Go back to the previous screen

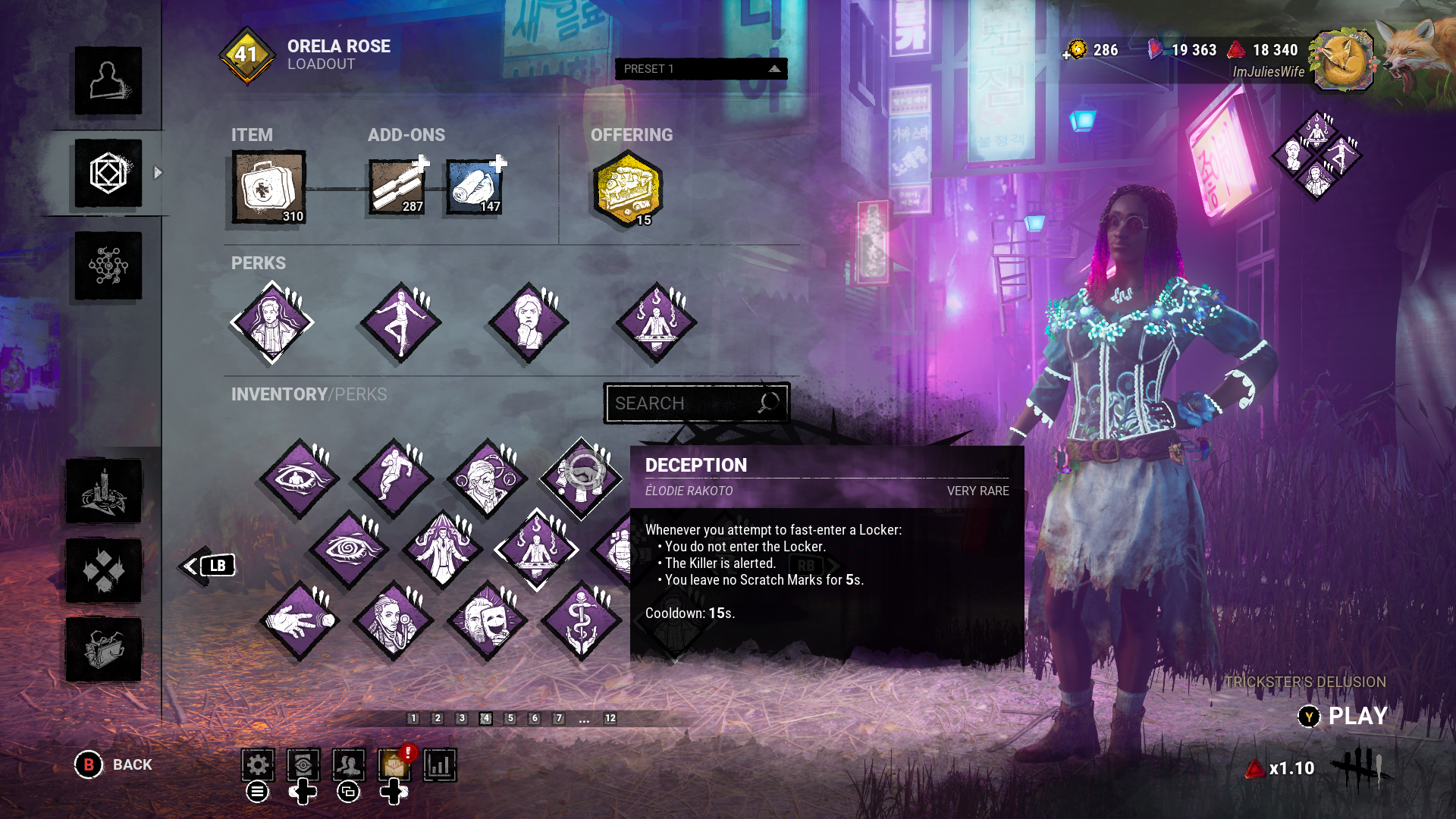coord(114,764)
